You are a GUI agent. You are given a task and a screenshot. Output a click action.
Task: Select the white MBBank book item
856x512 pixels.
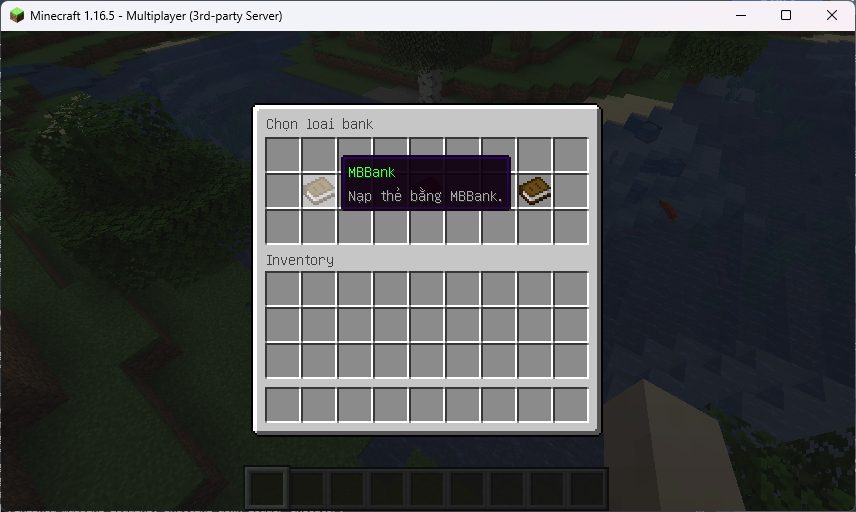319,190
